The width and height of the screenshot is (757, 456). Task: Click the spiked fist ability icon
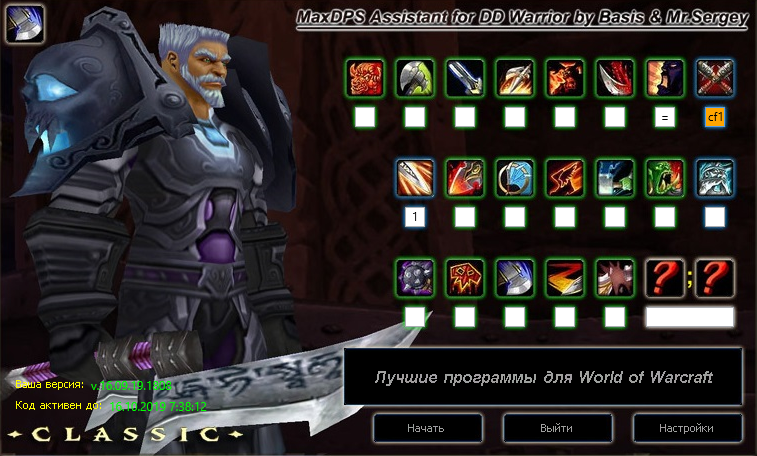click(615, 277)
